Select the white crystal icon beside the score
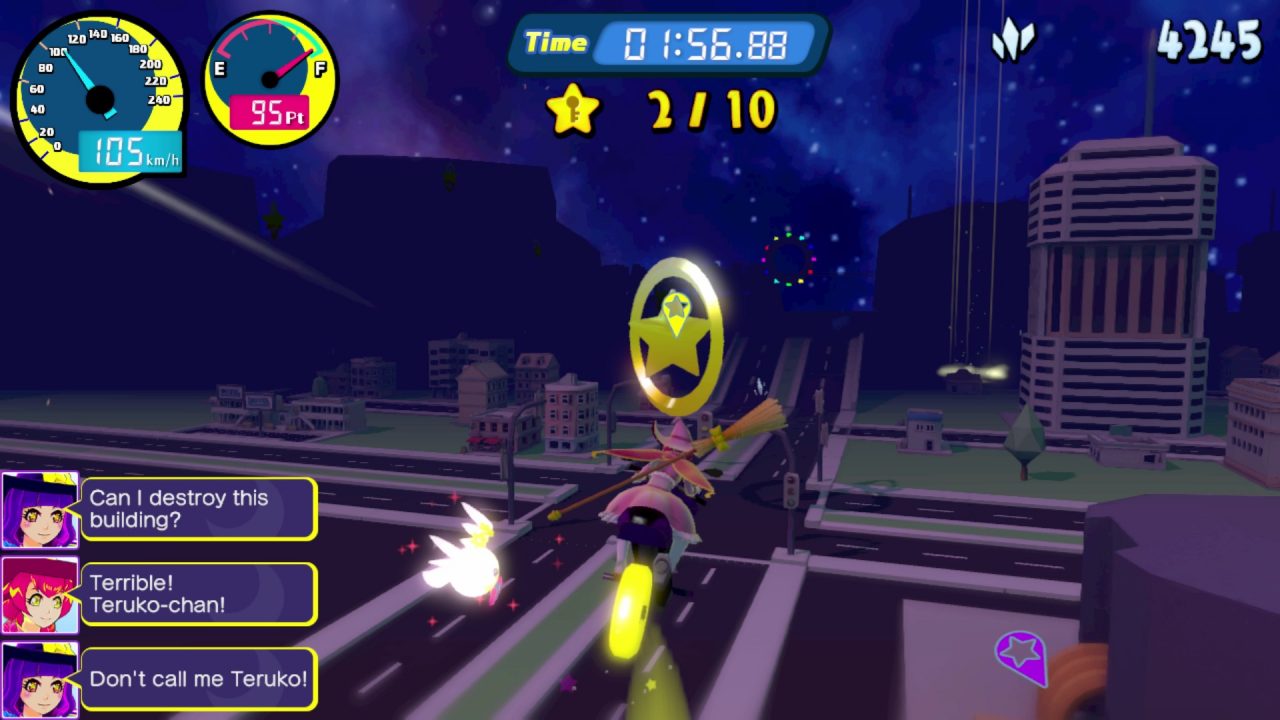 coord(1012,43)
